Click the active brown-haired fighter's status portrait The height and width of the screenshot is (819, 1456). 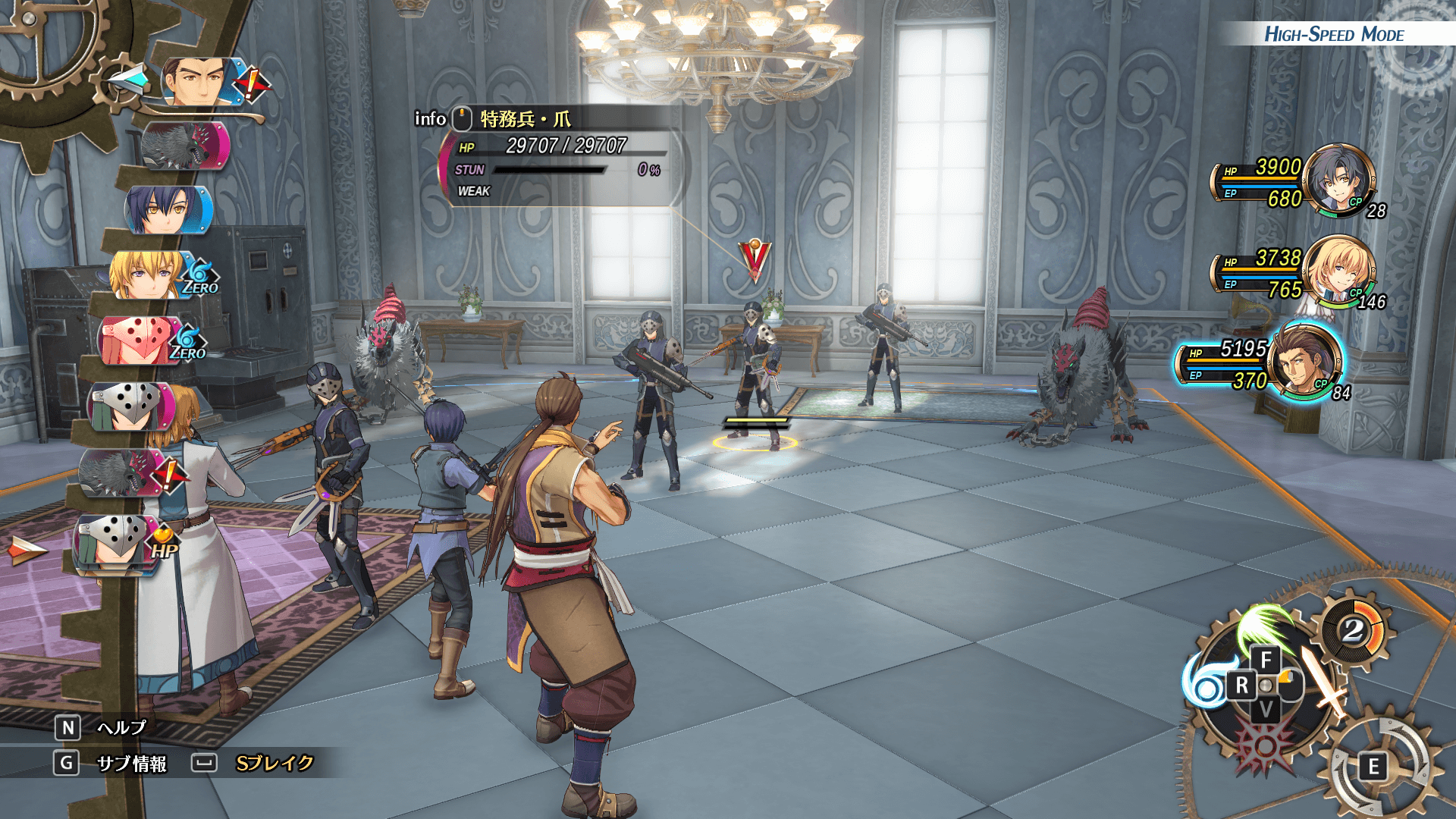(1306, 362)
